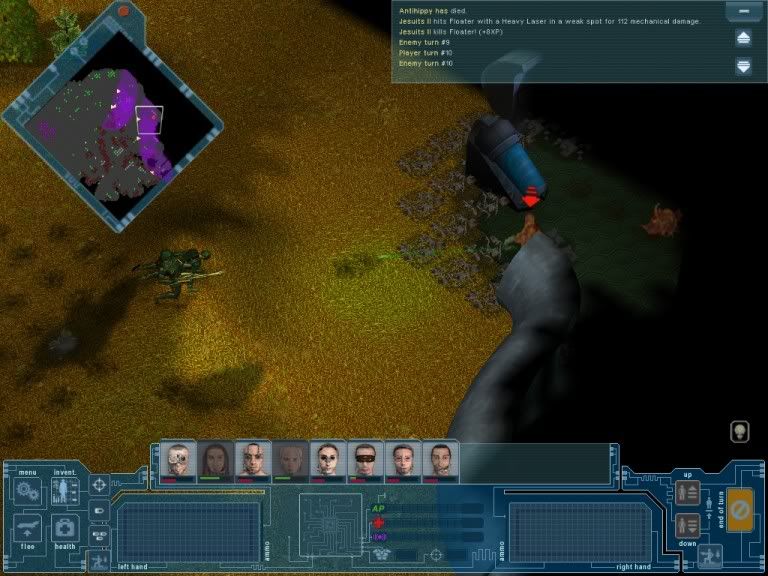Screen dimensions: 768x576
Task: Open the health medkit panel
Action: [x=65, y=529]
